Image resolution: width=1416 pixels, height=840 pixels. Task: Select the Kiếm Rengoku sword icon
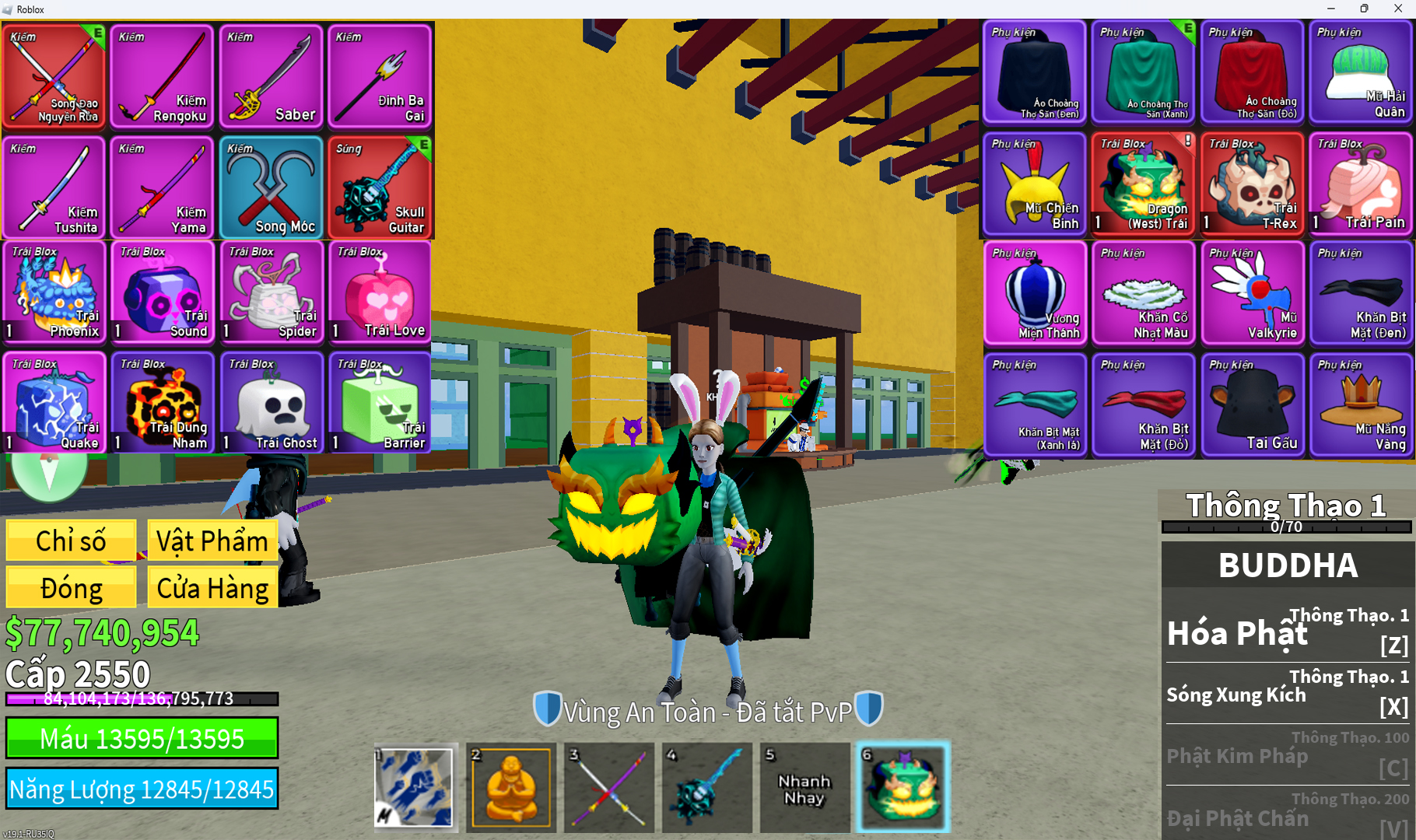click(x=161, y=75)
